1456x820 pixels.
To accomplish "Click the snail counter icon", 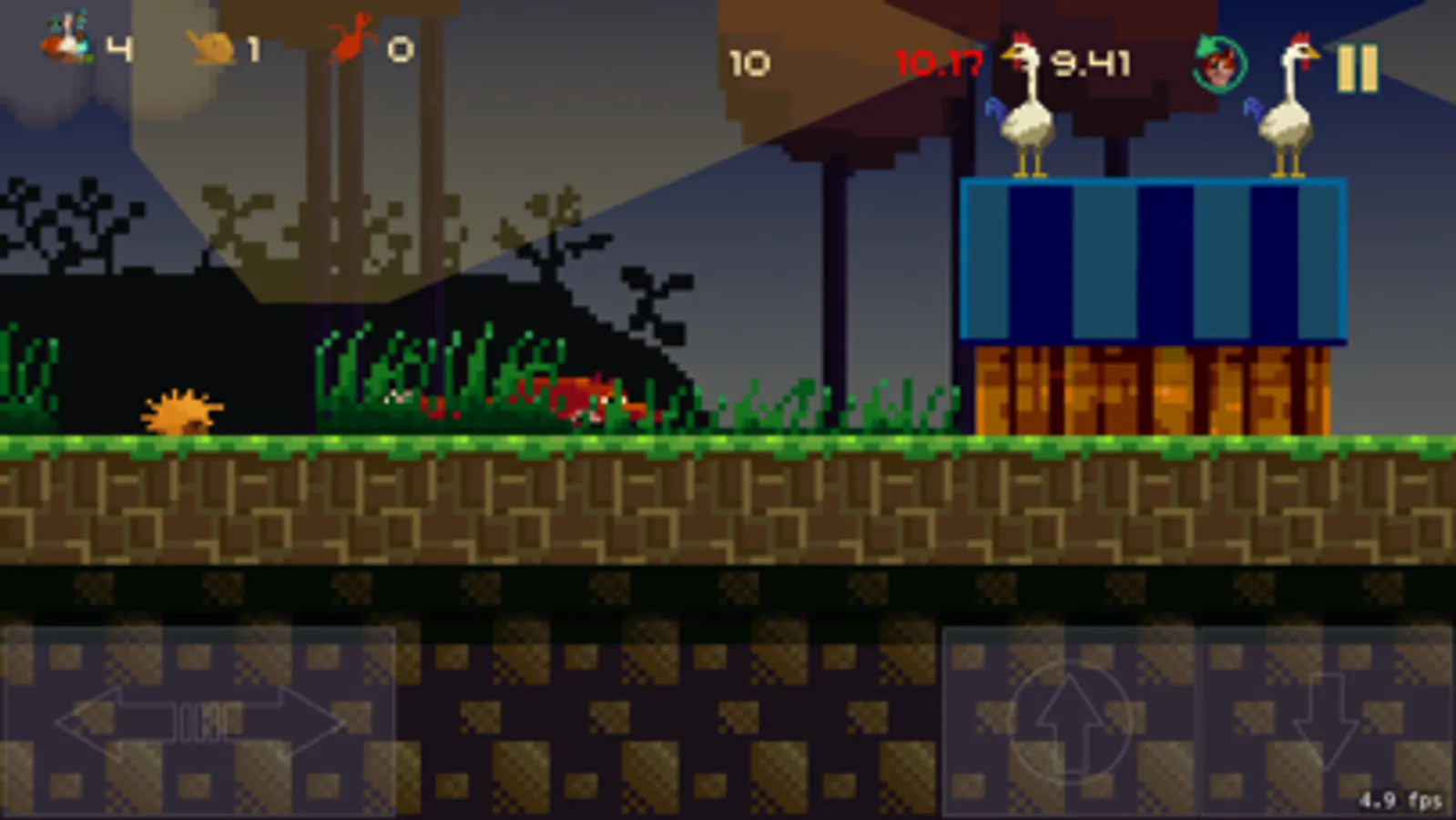I will (211, 48).
